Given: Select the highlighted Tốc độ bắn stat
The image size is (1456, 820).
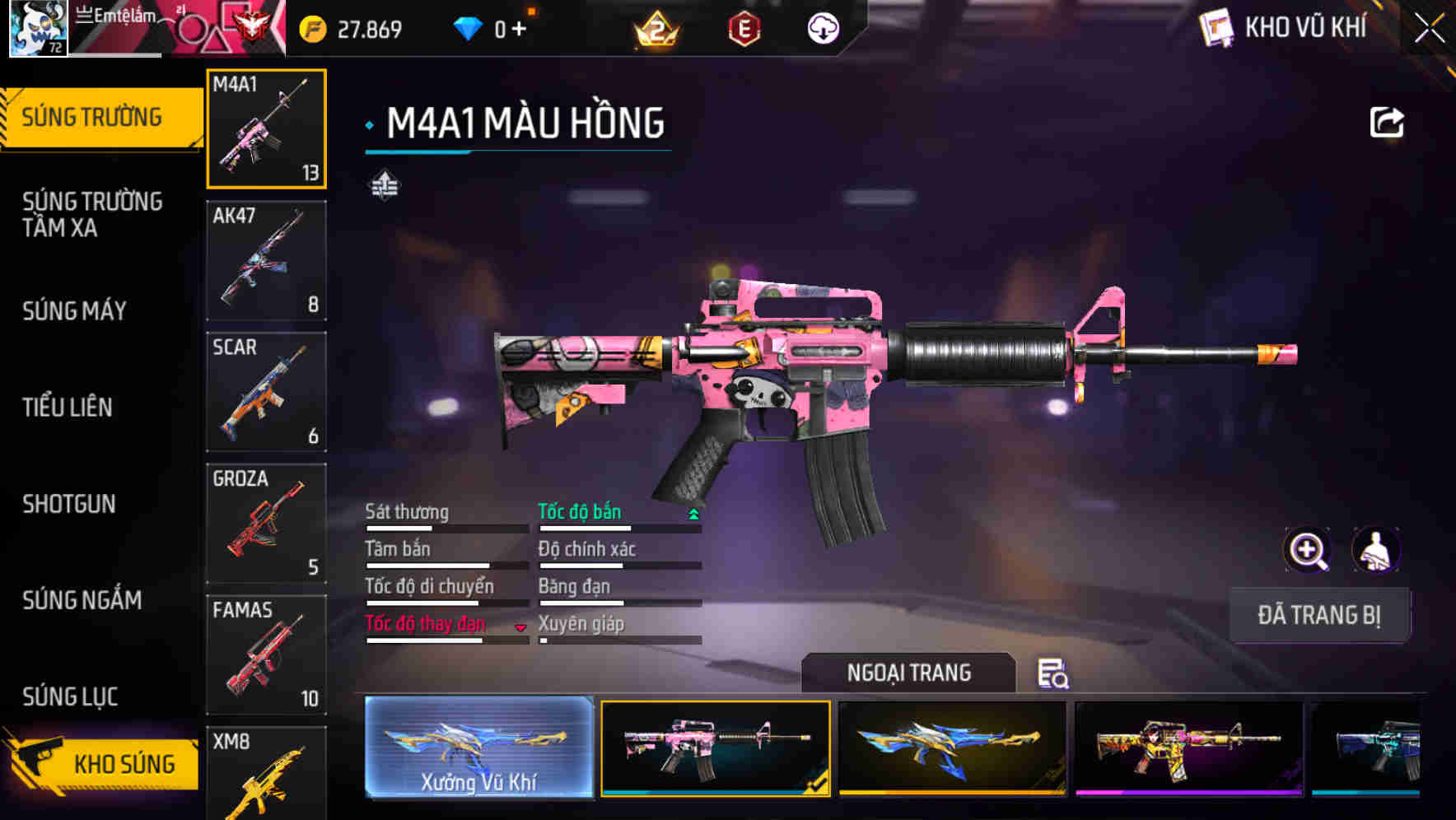Looking at the screenshot, I should [x=581, y=511].
